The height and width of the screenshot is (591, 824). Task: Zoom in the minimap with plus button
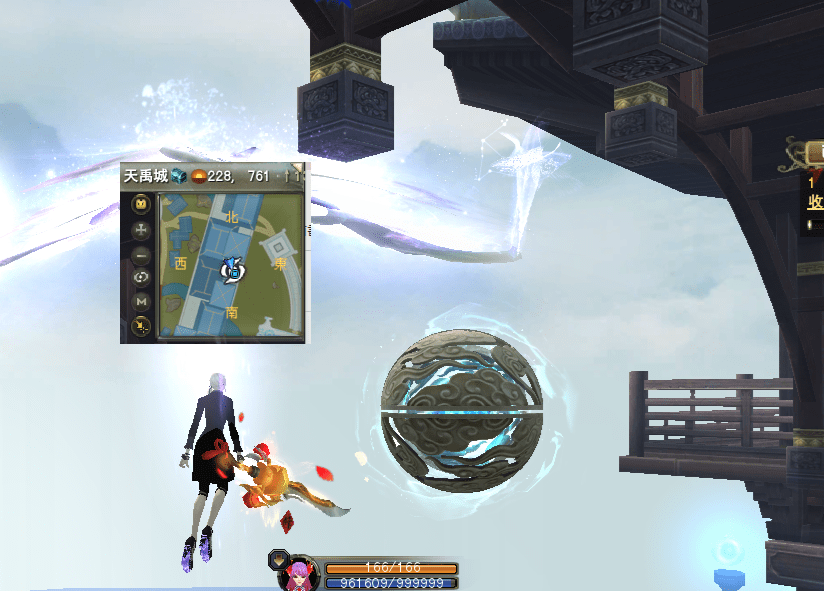[142, 230]
